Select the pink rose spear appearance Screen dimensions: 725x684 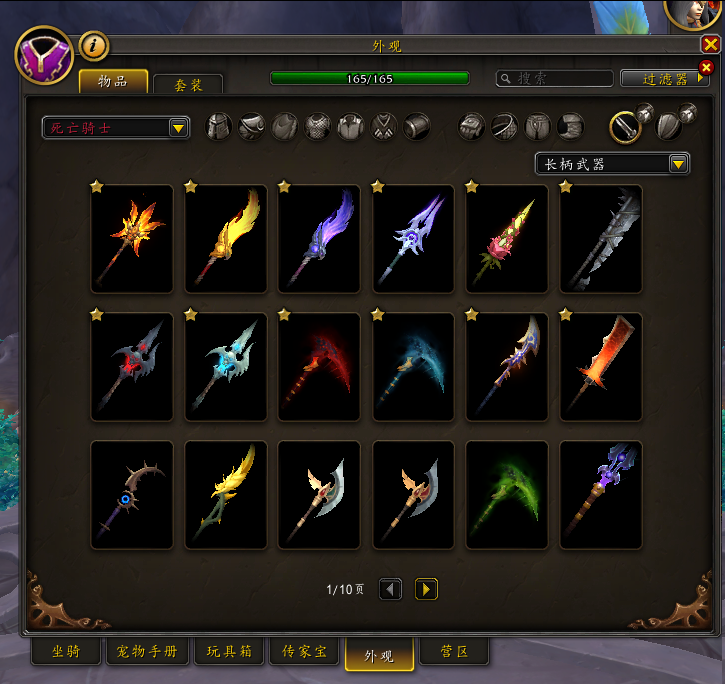pos(507,239)
